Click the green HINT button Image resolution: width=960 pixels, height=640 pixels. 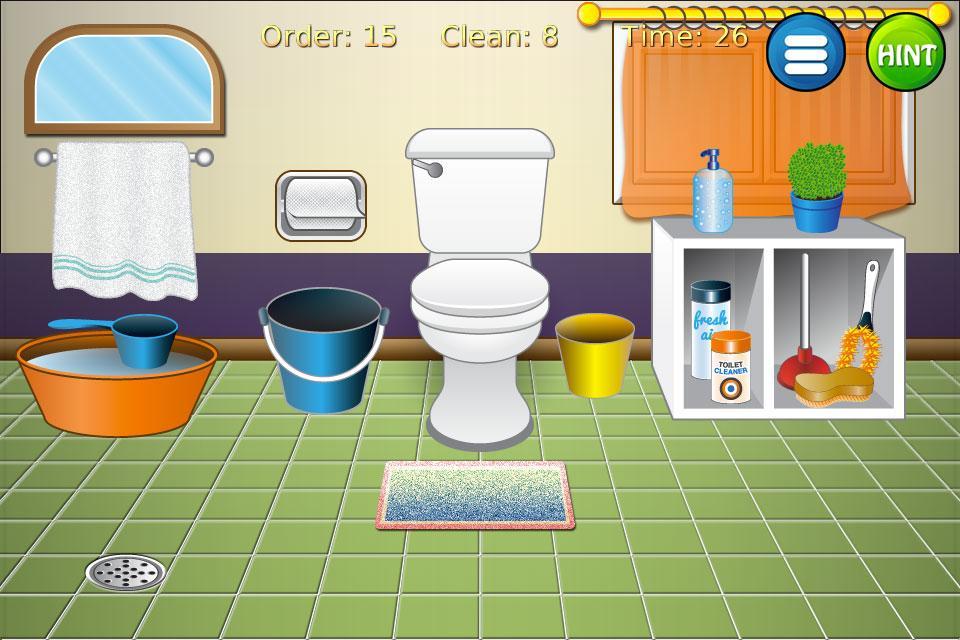[x=905, y=53]
